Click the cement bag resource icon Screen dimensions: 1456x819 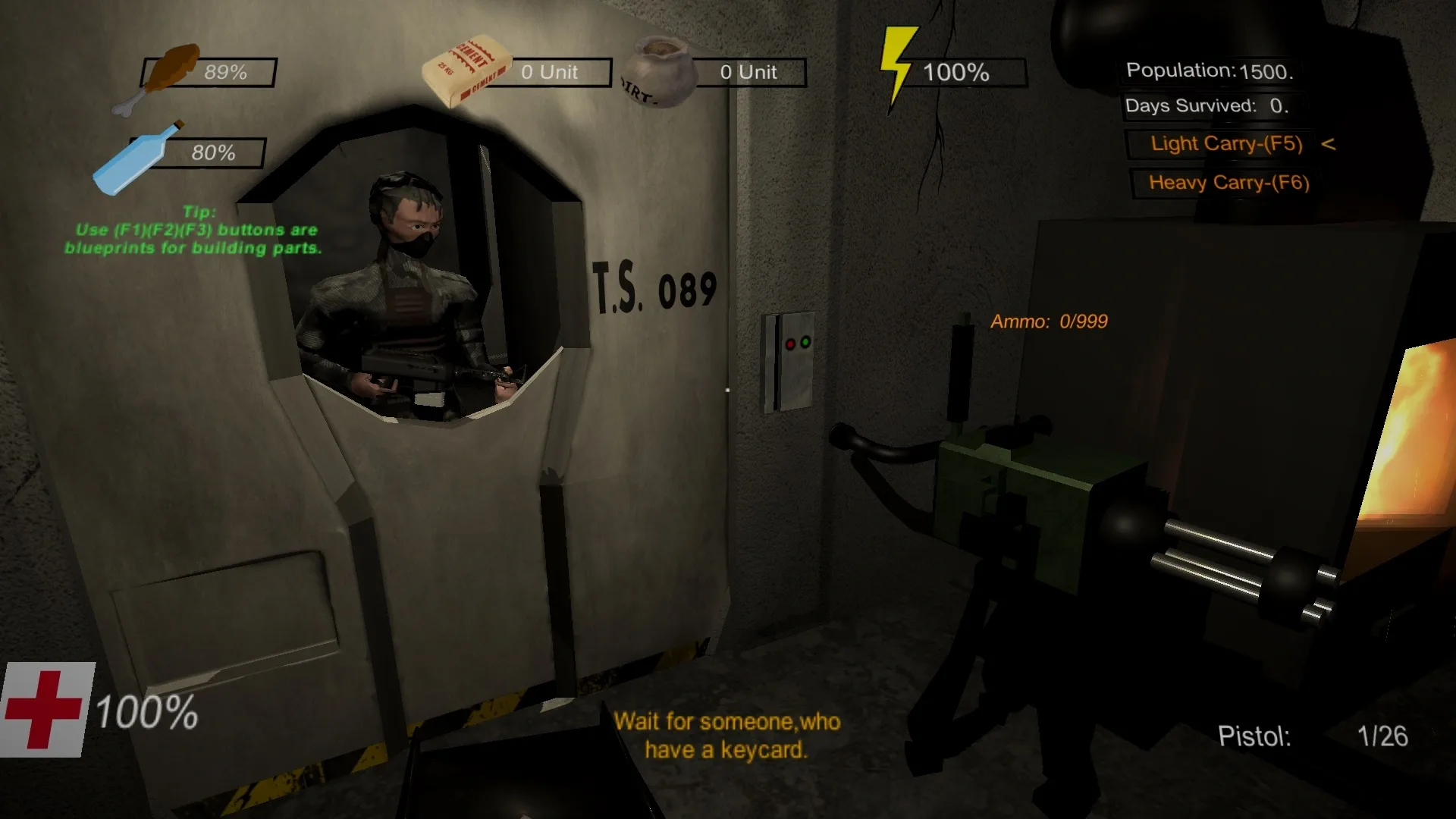[x=470, y=68]
